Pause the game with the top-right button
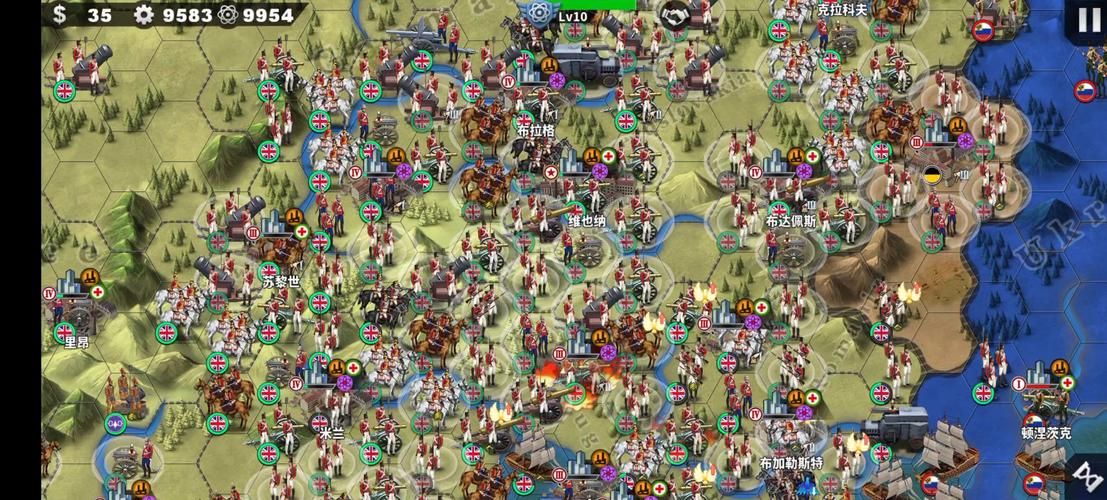The width and height of the screenshot is (1107, 500). [x=1087, y=21]
